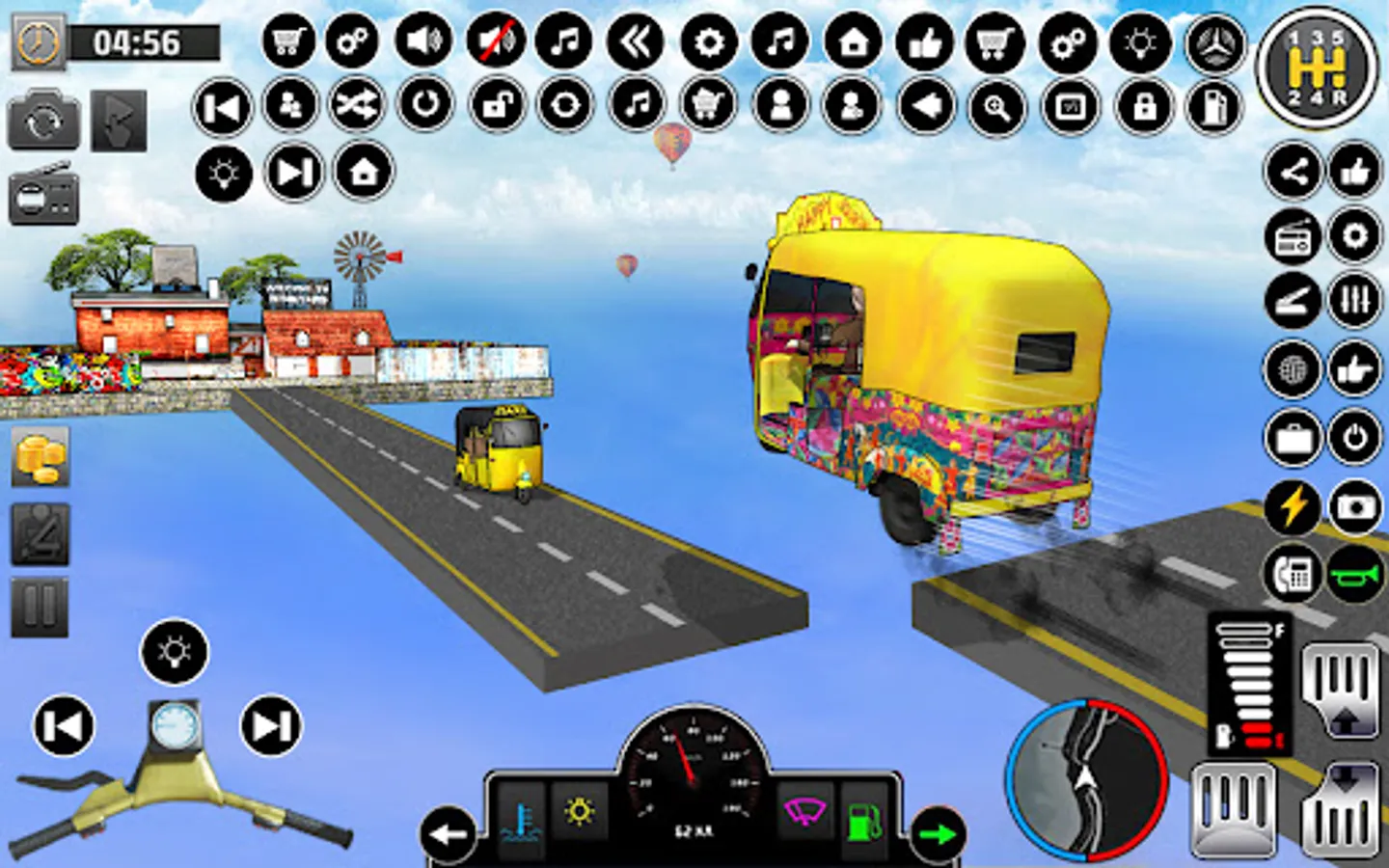
Task: Open the gear shifter panel
Action: tap(1318, 68)
